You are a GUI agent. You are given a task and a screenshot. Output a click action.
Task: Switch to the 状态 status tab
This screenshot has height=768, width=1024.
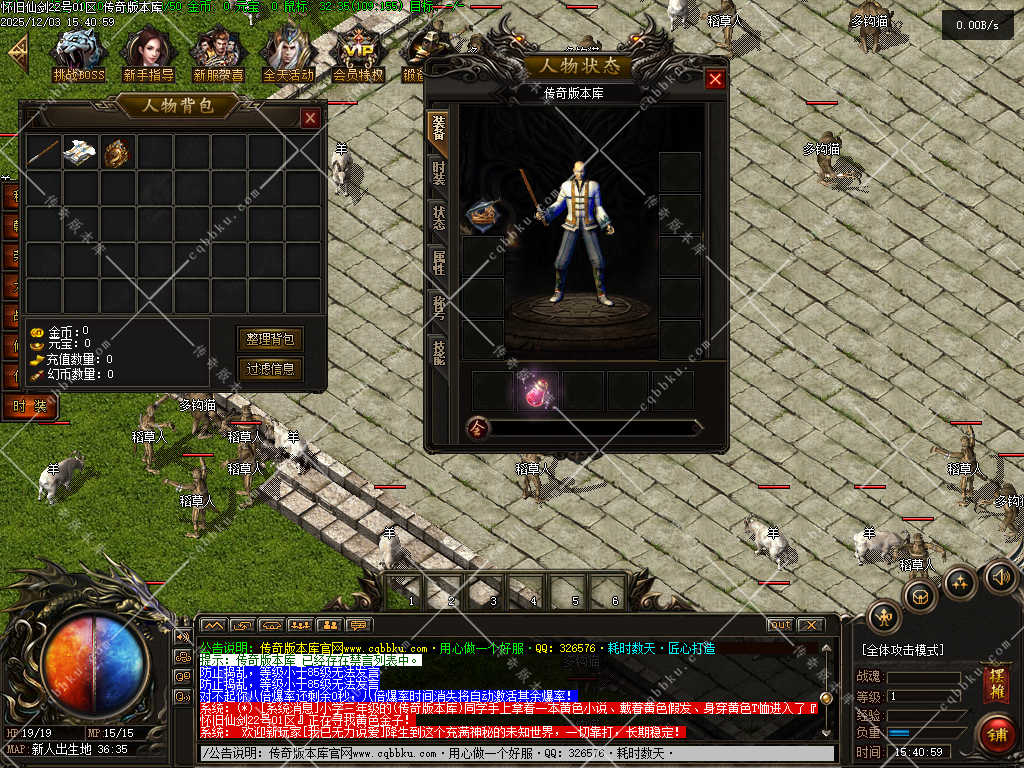click(x=438, y=218)
